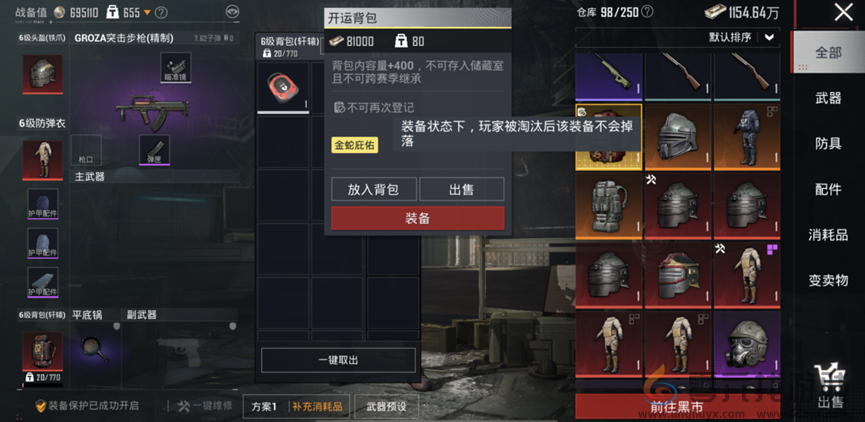The image size is (865, 422).
Task: Select the frying pan melee slot
Action: (97, 350)
